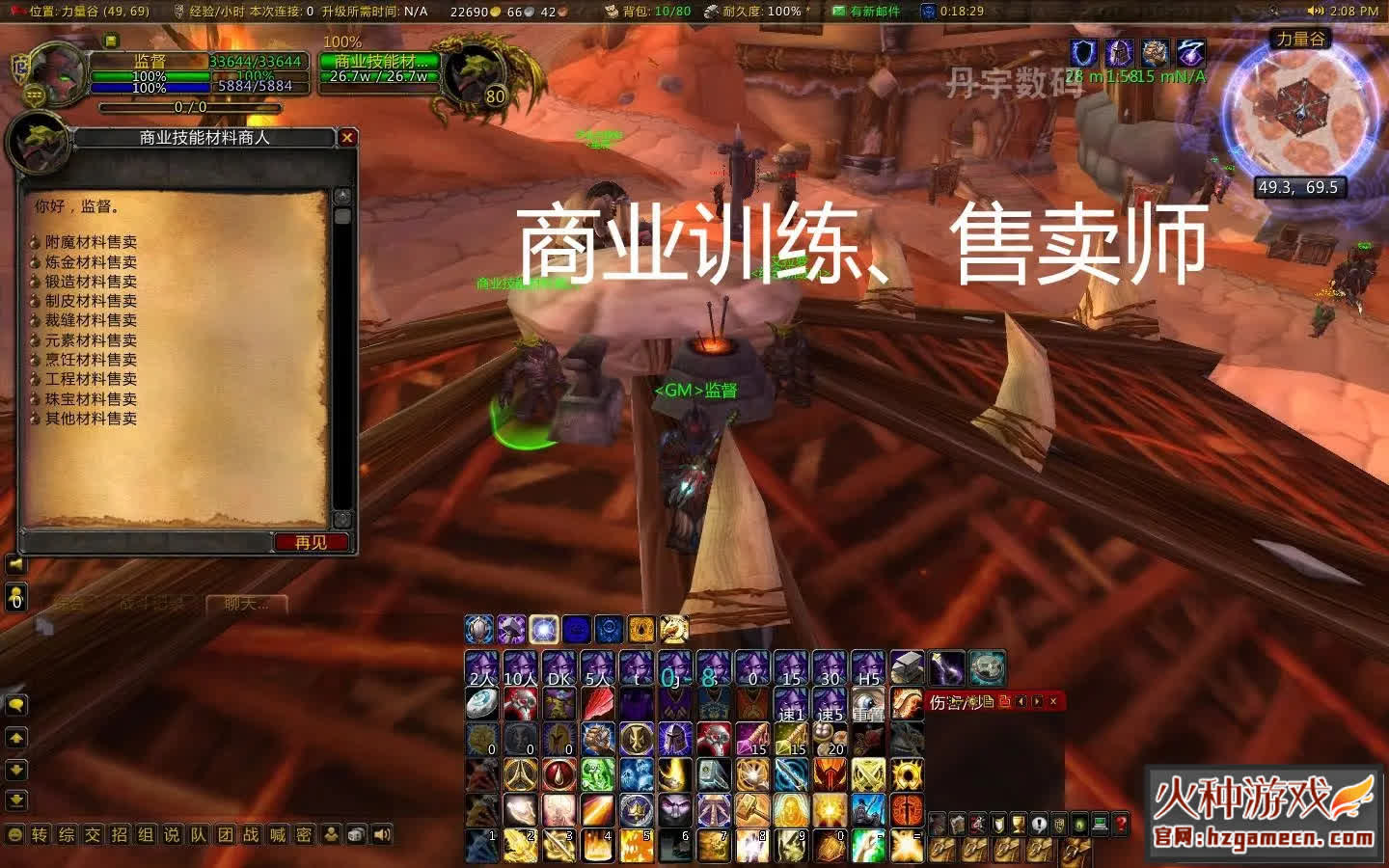This screenshot has width=1389, height=868.
Task: Click the left arrow on the 伤害 damage meter
Action: pos(1021,702)
